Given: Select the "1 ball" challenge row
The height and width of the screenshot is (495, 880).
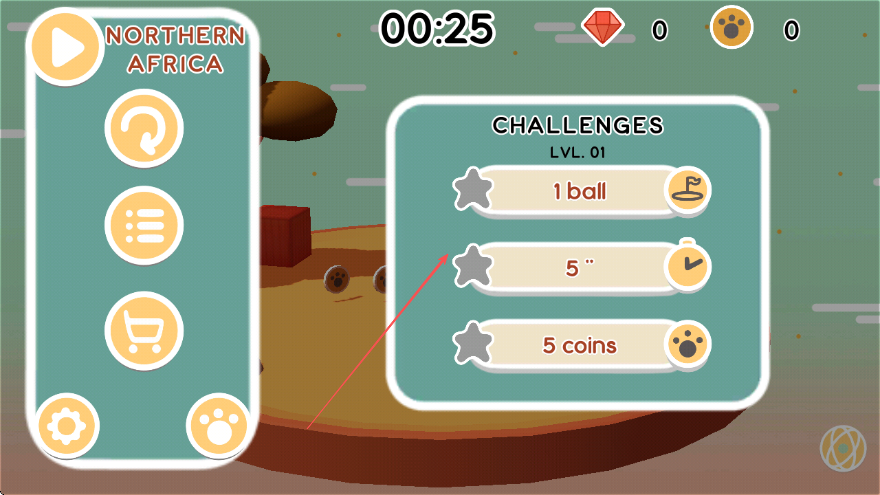Looking at the screenshot, I should 580,191.
